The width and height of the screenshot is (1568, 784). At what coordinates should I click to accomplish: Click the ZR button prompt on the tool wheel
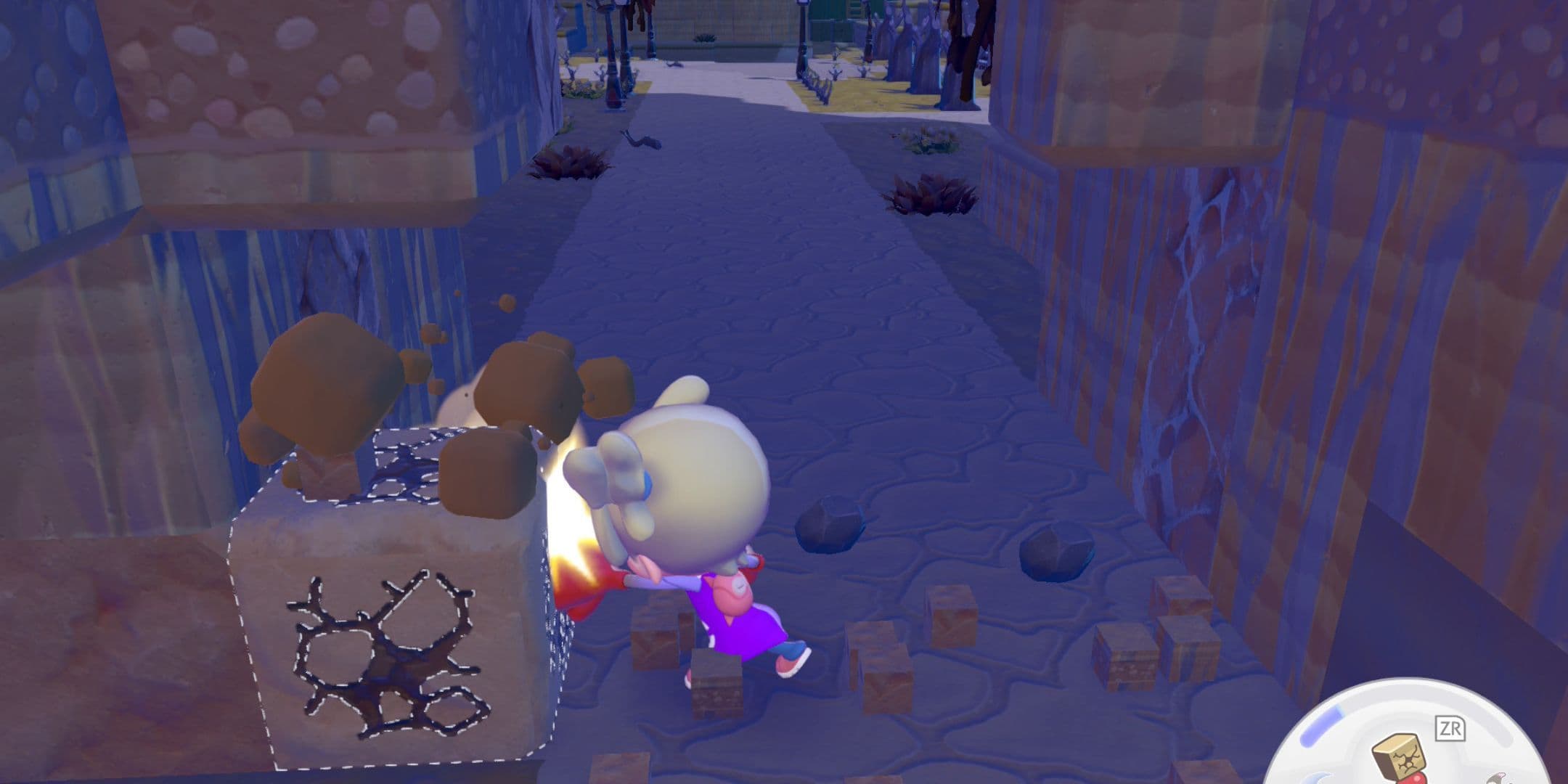click(x=1450, y=728)
